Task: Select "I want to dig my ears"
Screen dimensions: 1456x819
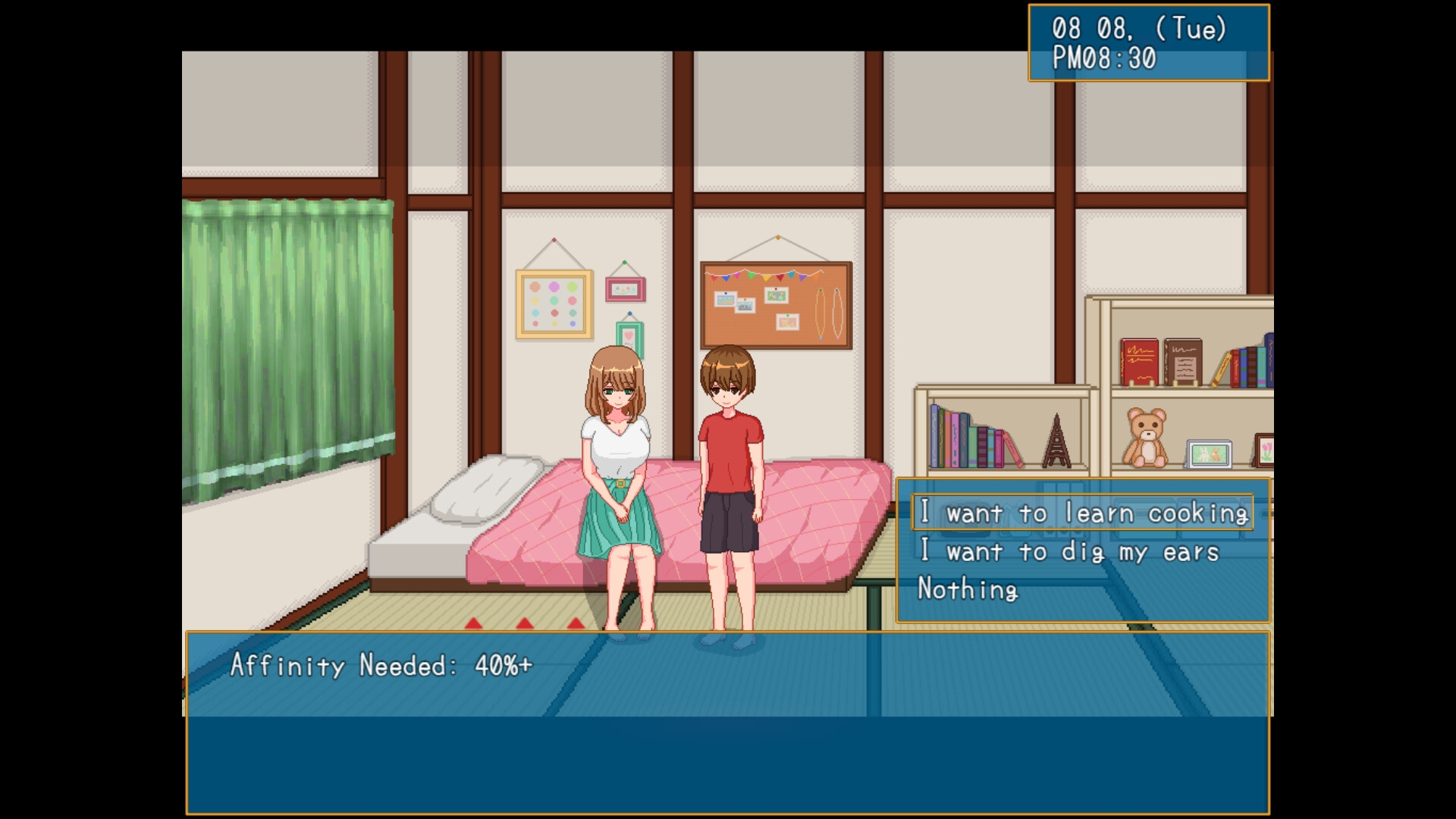Action: point(1068,552)
